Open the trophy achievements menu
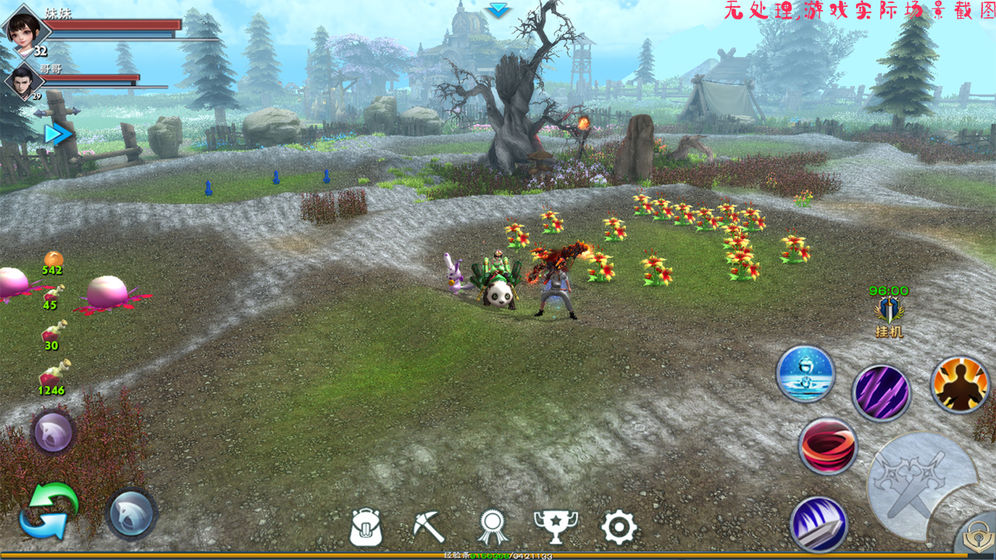Image resolution: width=996 pixels, height=560 pixels. point(555,526)
